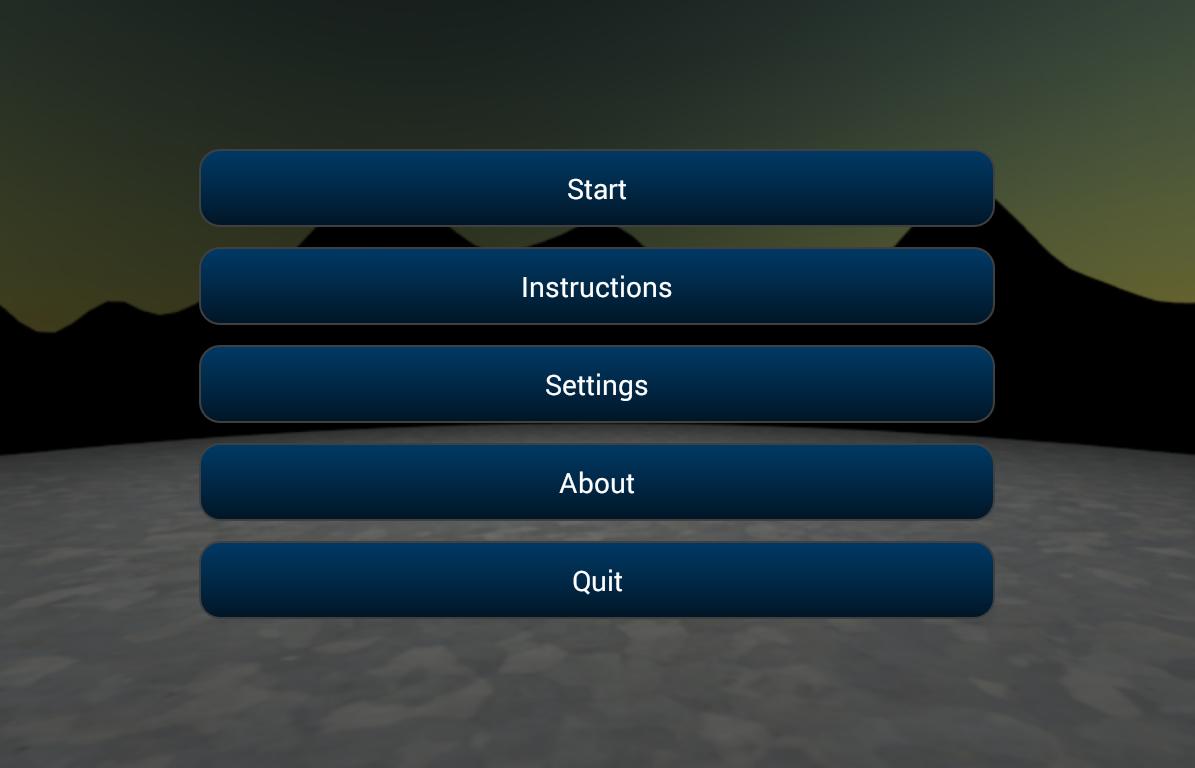Screen dimensions: 1195x768
Task: Go to the Settings menu
Action: point(597,385)
